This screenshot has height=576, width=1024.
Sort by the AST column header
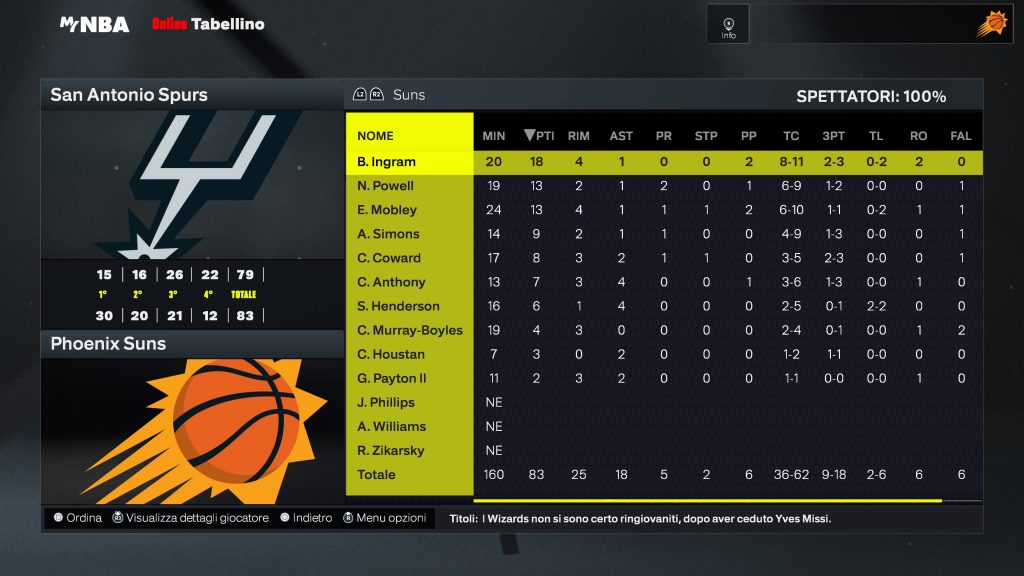click(x=621, y=136)
